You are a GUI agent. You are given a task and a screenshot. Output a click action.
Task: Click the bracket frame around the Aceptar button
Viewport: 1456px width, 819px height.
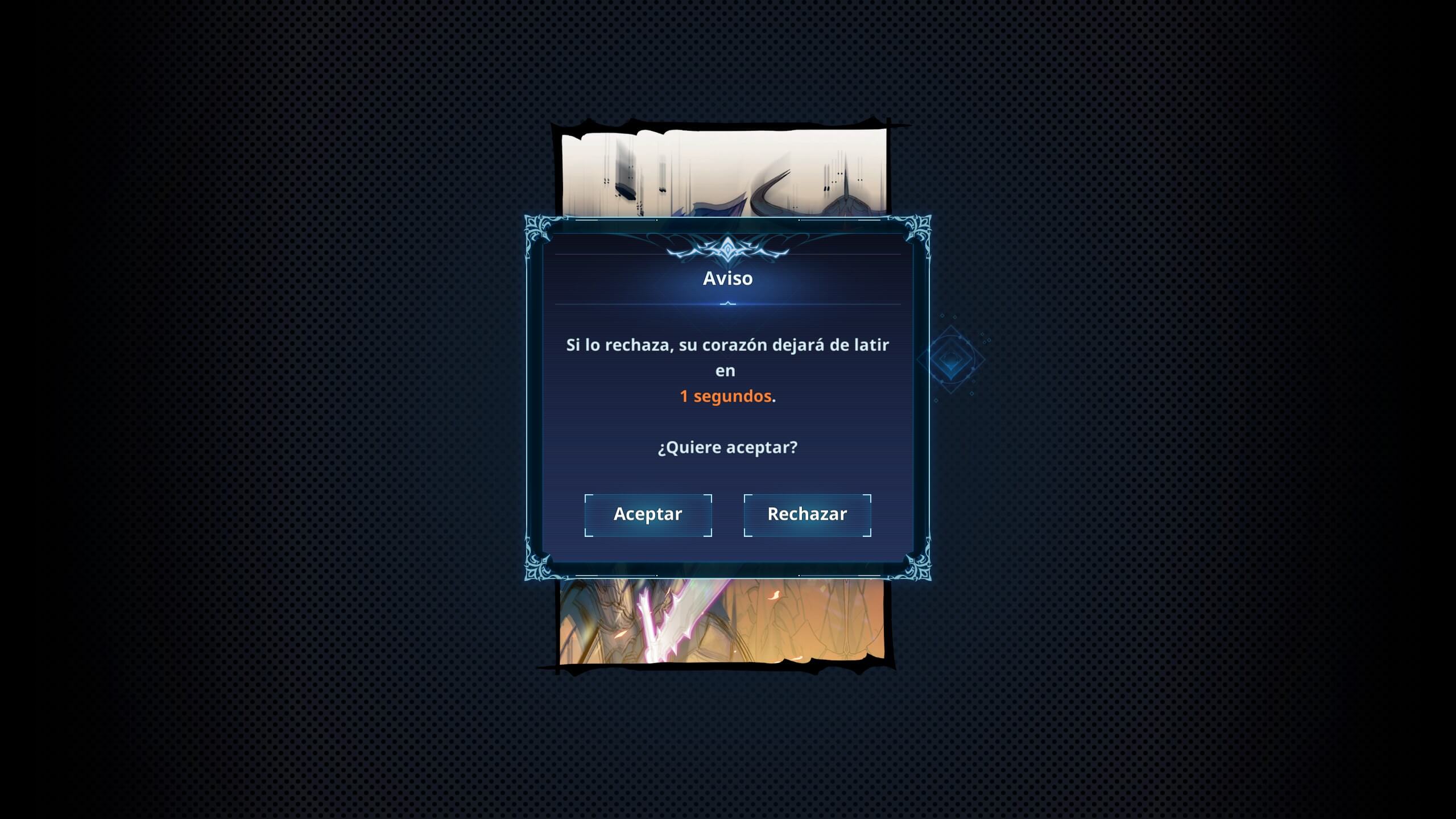point(648,514)
